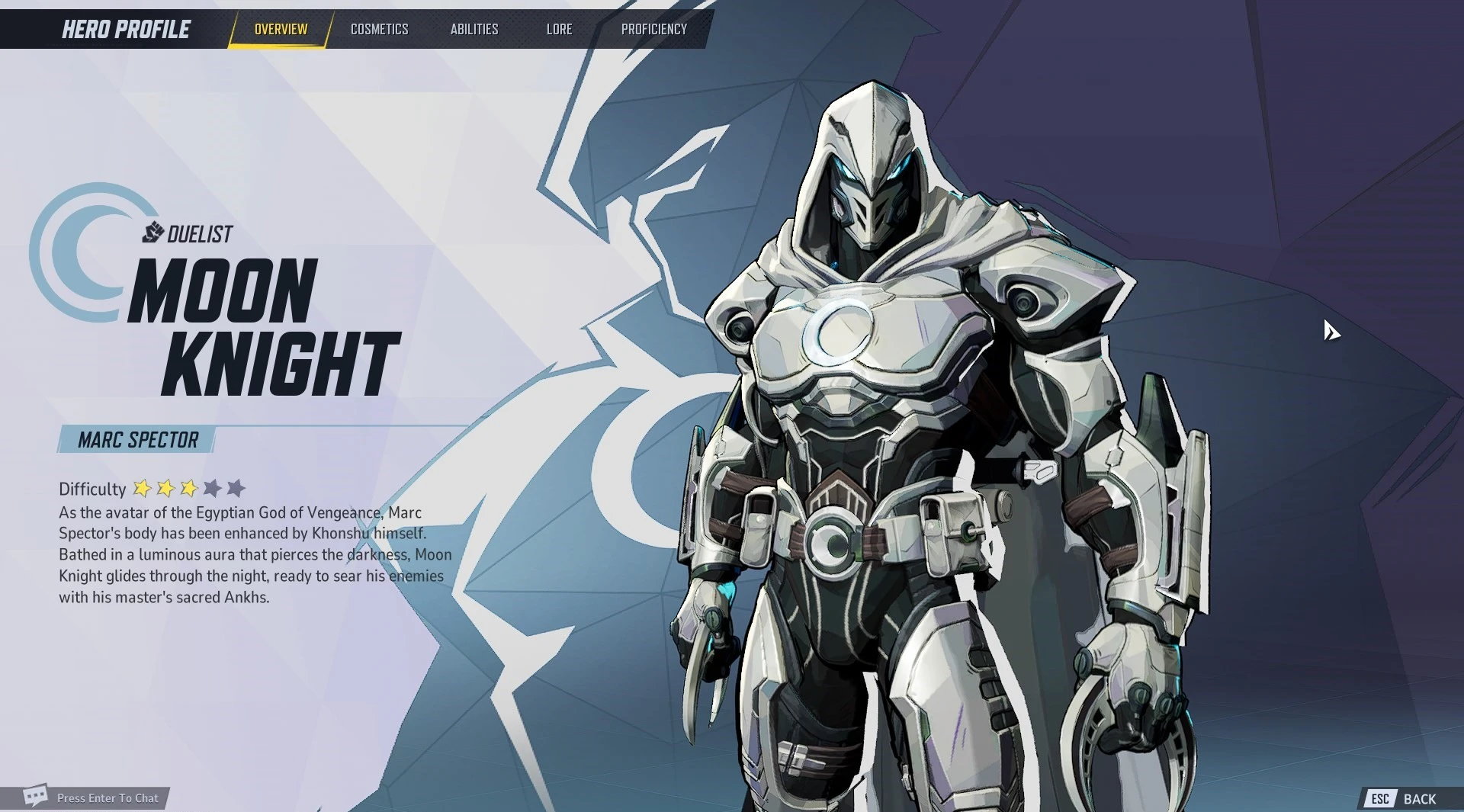Open the Abilities tab

[474, 29]
